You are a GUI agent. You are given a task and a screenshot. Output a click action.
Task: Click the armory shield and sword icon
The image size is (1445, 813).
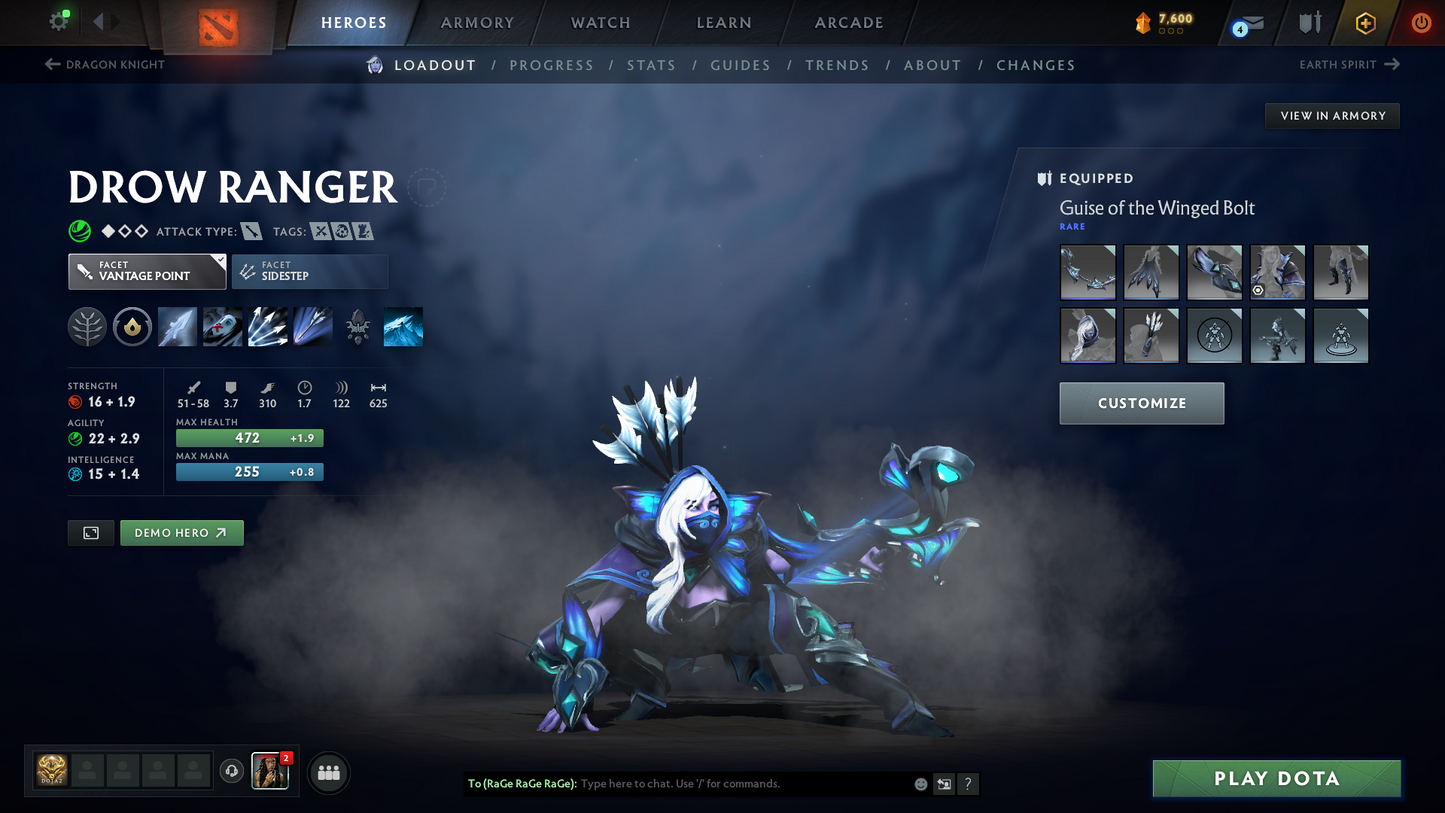point(1310,22)
